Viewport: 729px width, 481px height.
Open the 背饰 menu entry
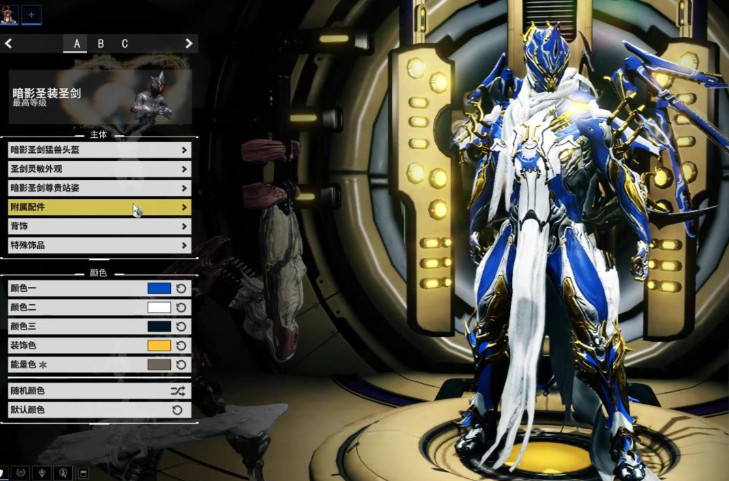pyautogui.click(x=98, y=226)
